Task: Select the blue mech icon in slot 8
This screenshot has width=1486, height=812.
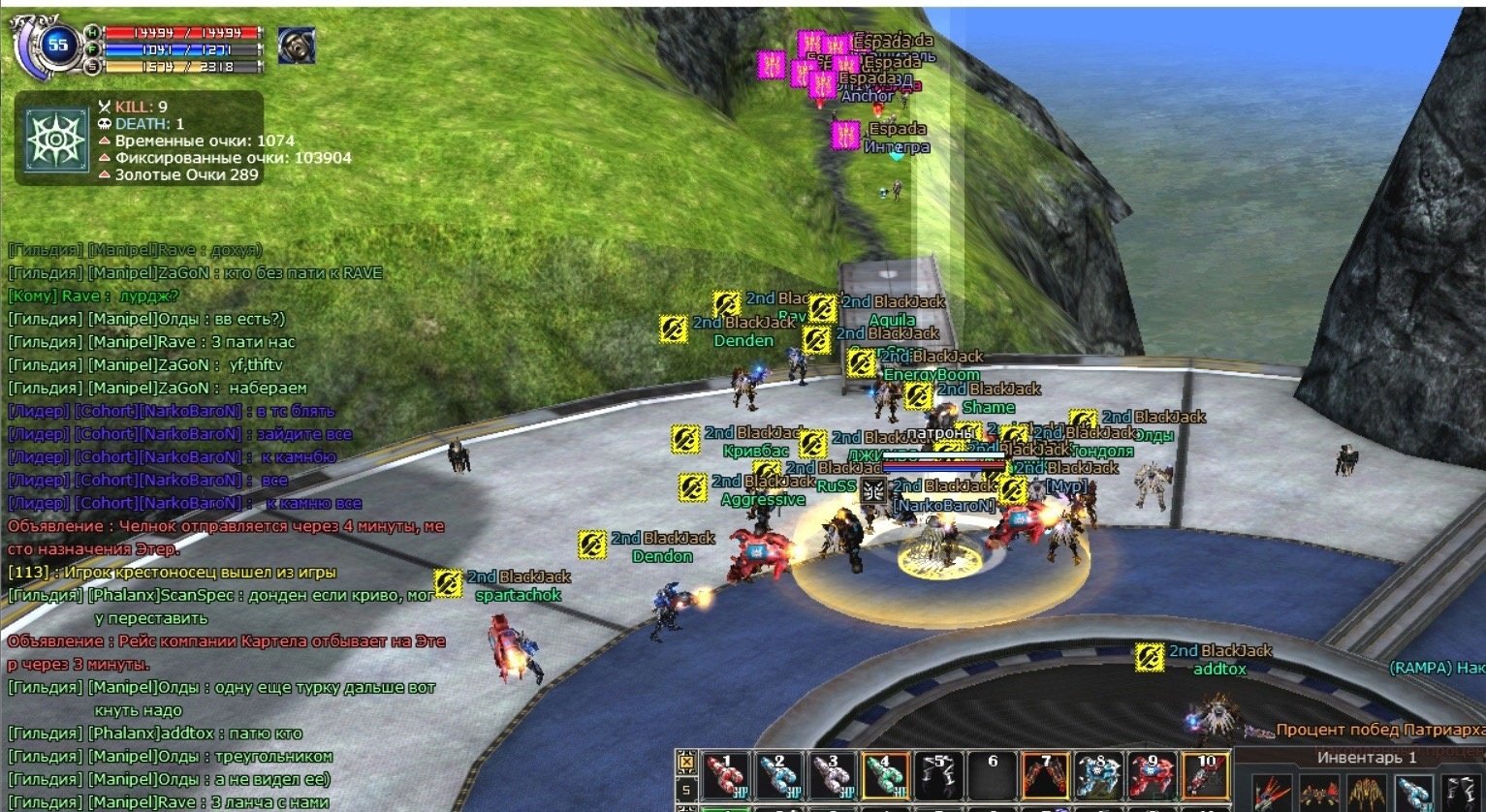Action: (1098, 777)
